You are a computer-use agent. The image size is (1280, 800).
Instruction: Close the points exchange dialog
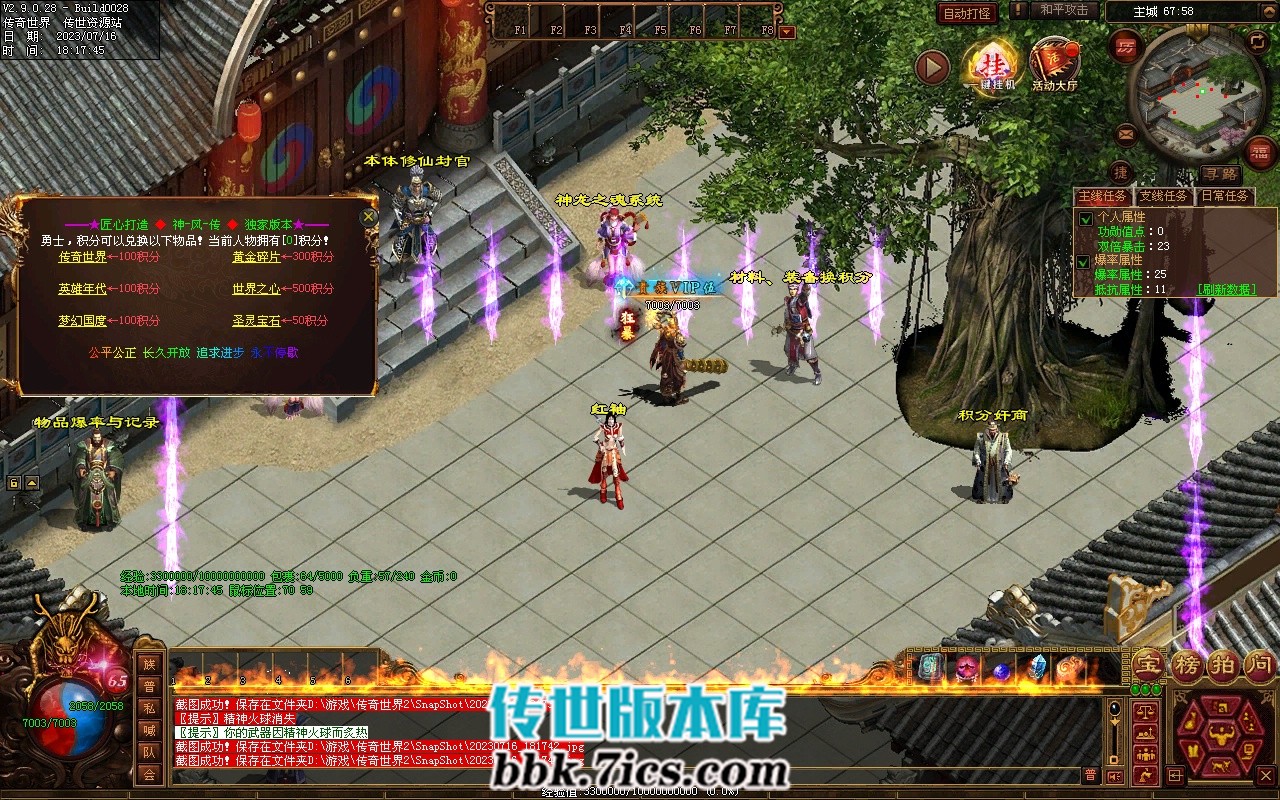(369, 216)
